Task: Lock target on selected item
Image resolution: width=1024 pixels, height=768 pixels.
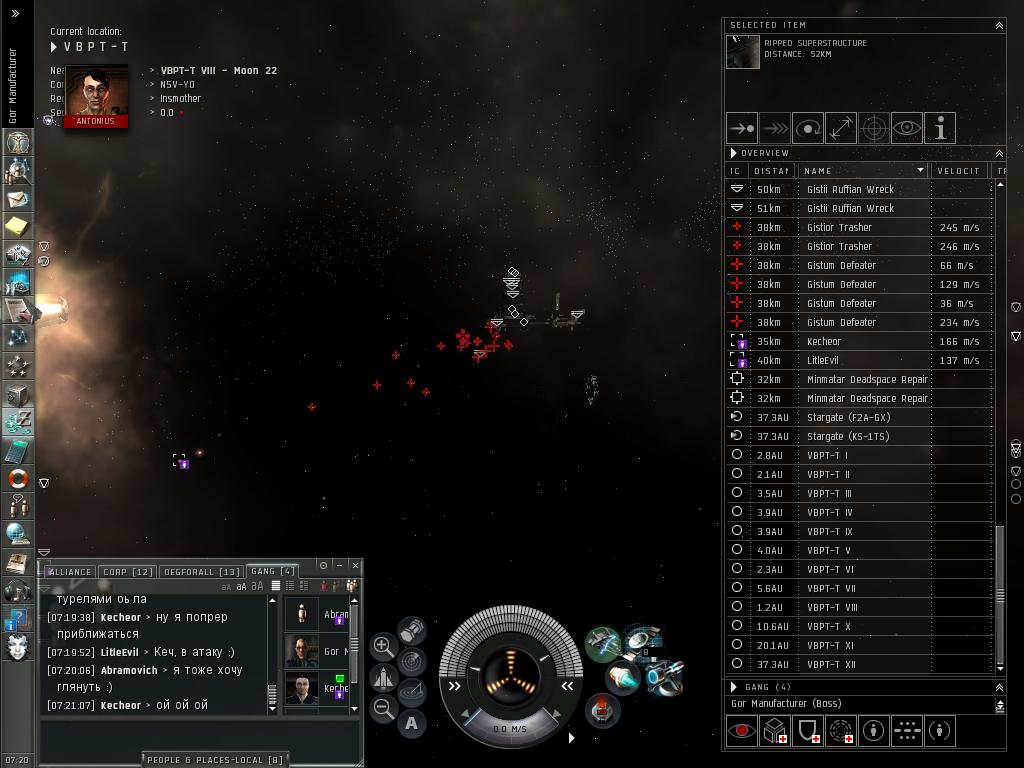Action: [874, 128]
